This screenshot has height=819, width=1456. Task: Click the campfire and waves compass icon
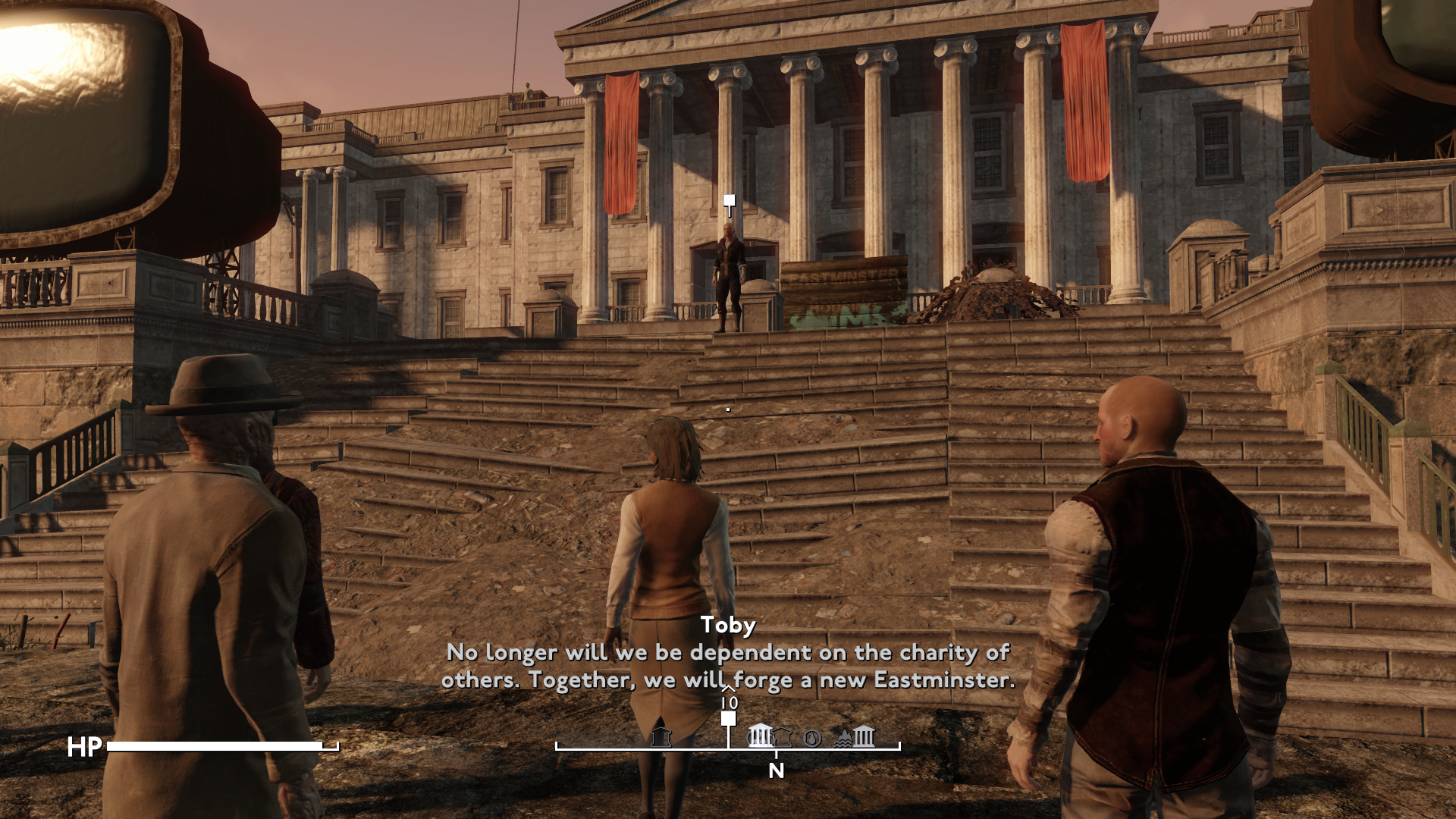point(844,738)
